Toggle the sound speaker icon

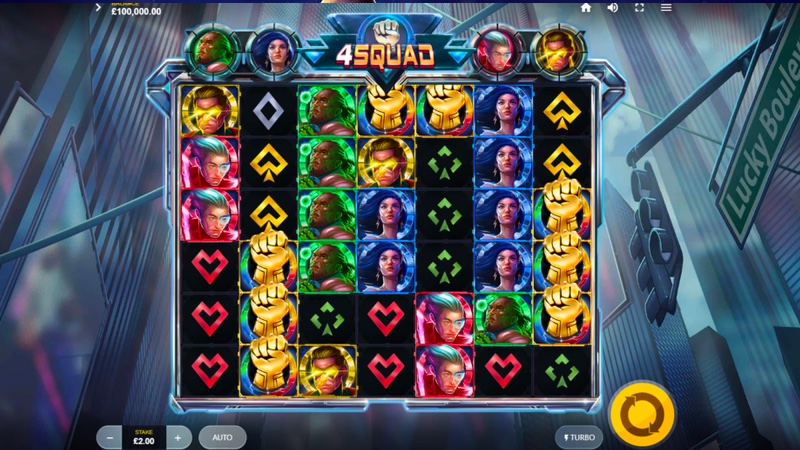pyautogui.click(x=612, y=8)
